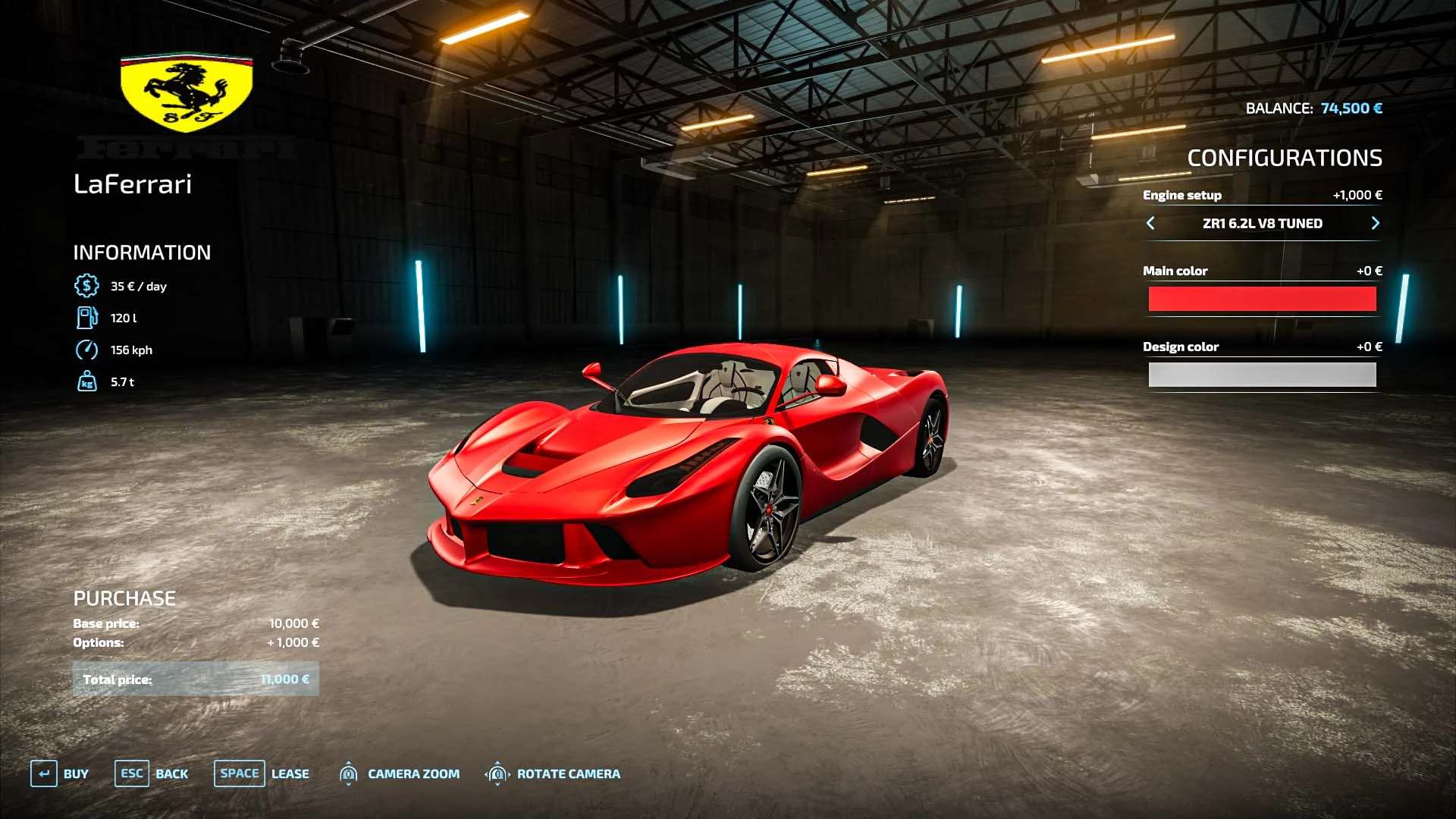This screenshot has height=819, width=1456.
Task: Open the red main color swatch
Action: click(1262, 299)
